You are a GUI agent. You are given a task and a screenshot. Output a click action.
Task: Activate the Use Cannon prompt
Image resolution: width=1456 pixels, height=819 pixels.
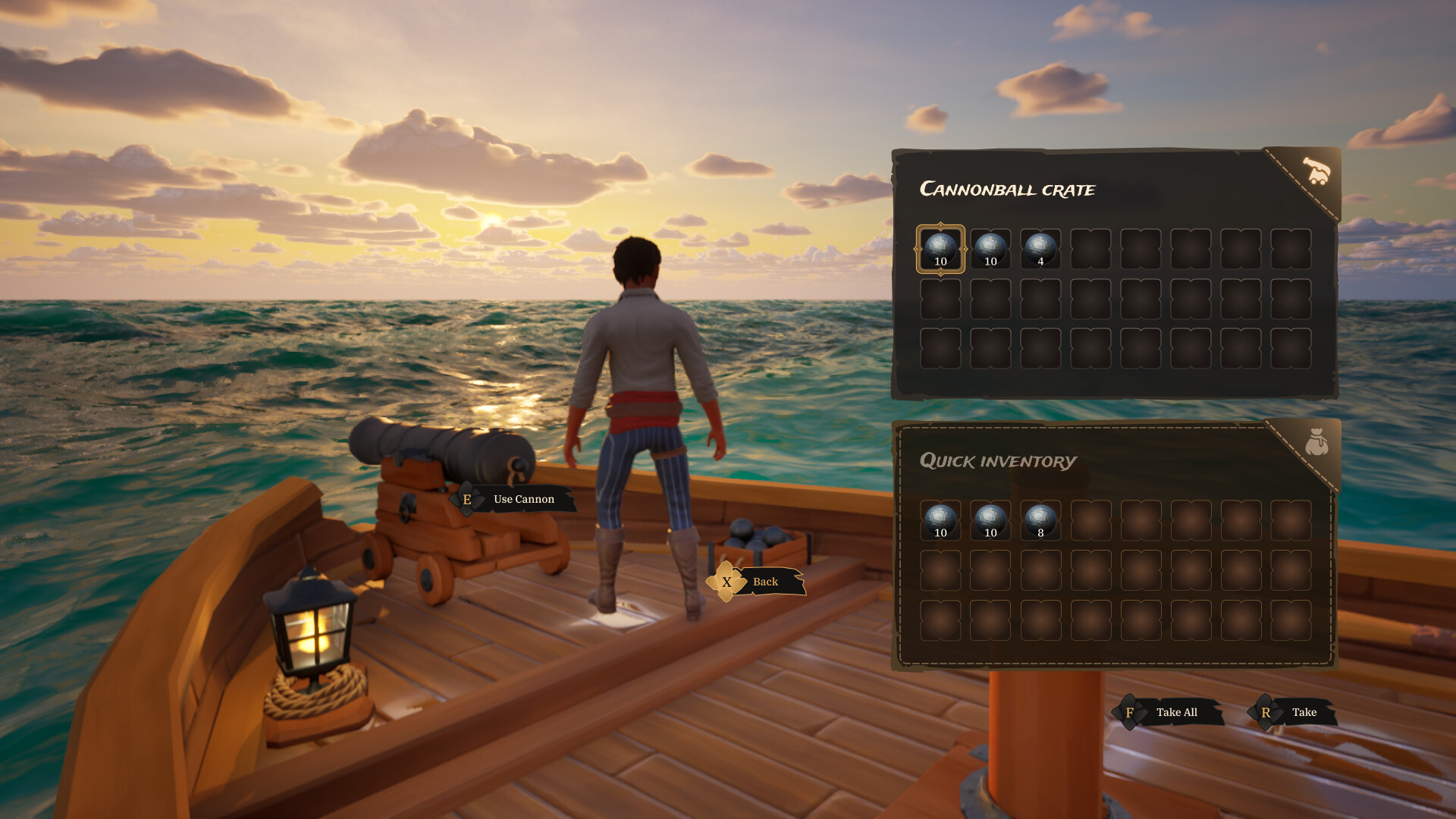point(522,499)
